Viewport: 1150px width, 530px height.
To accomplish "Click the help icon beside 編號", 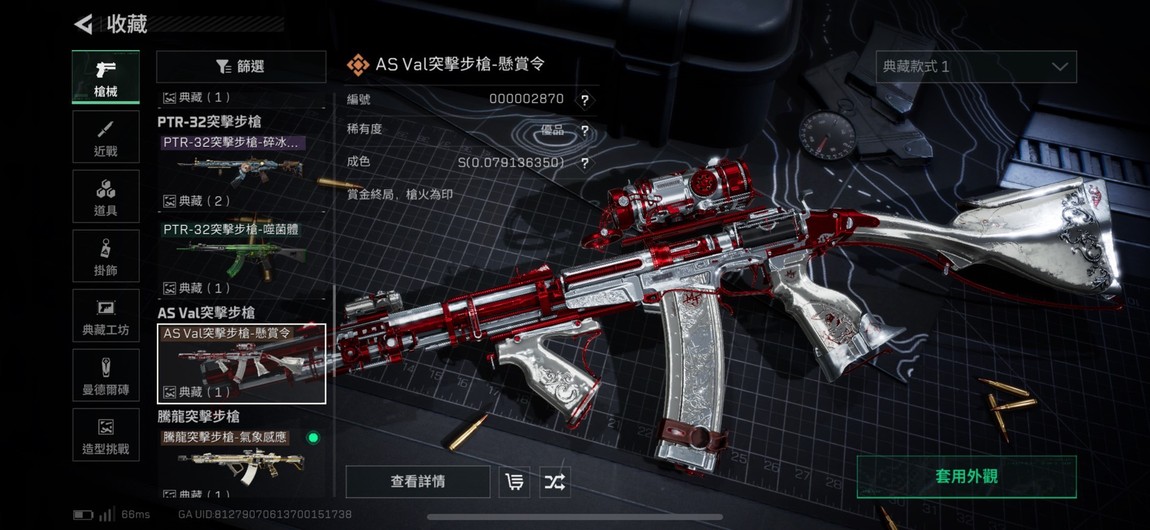I will [585, 100].
